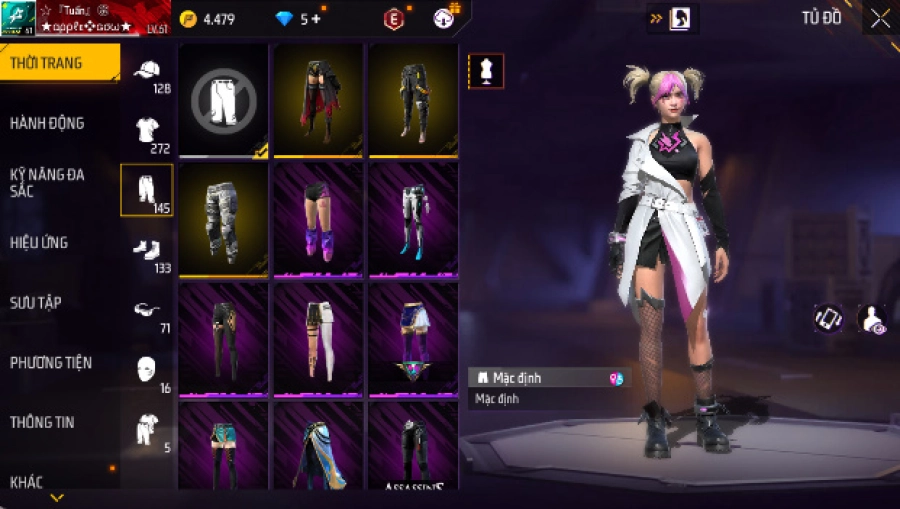
Task: Select the shirt category with 272 items
Action: pos(147,131)
